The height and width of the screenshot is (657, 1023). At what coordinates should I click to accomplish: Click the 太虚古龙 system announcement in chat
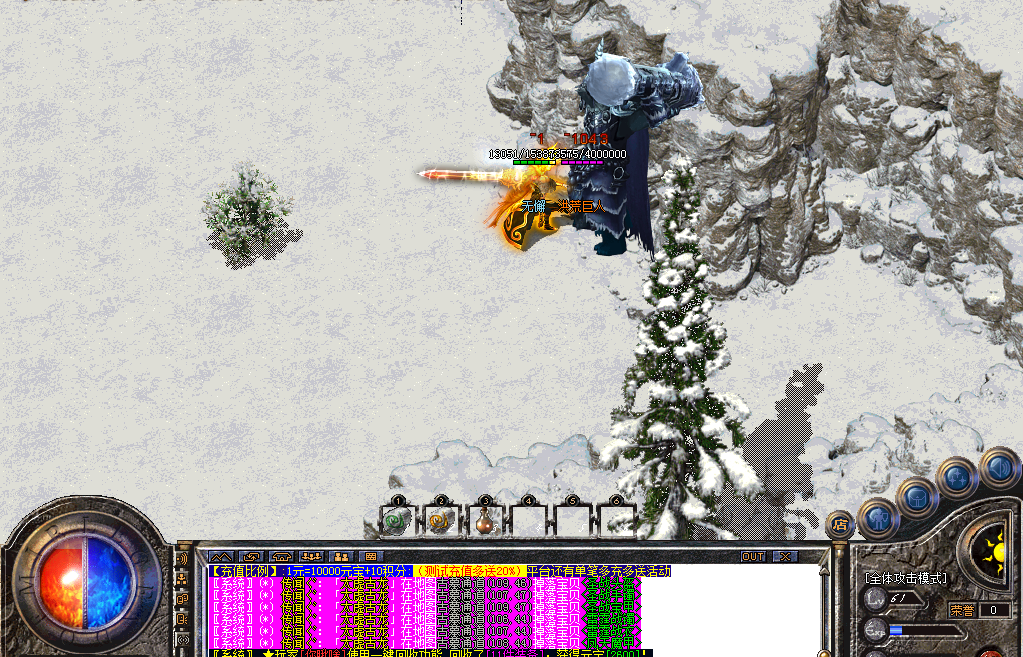tap(365, 583)
